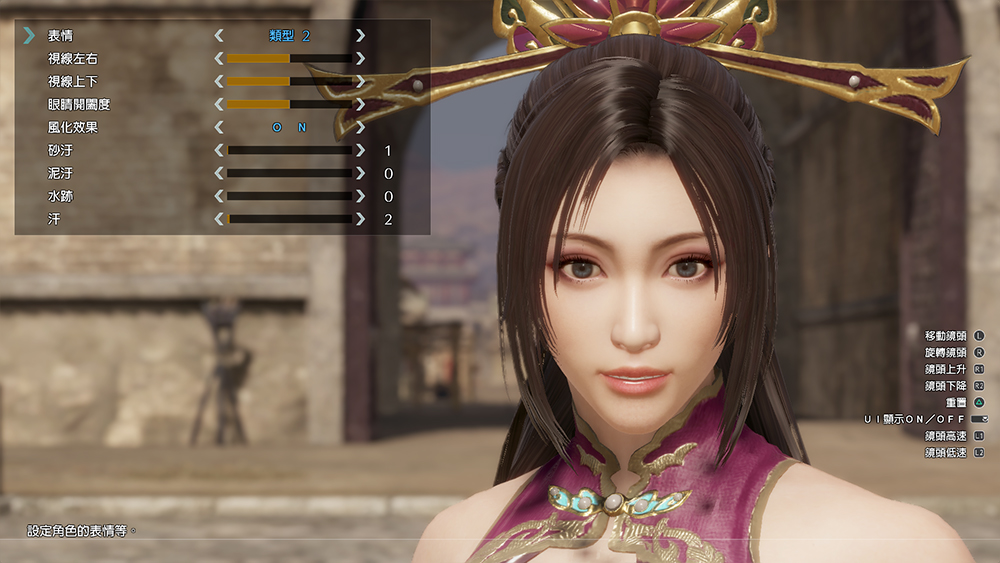This screenshot has height=563, width=1000.
Task: Increase 泥汙 with the right arrow
Action: [x=360, y=174]
